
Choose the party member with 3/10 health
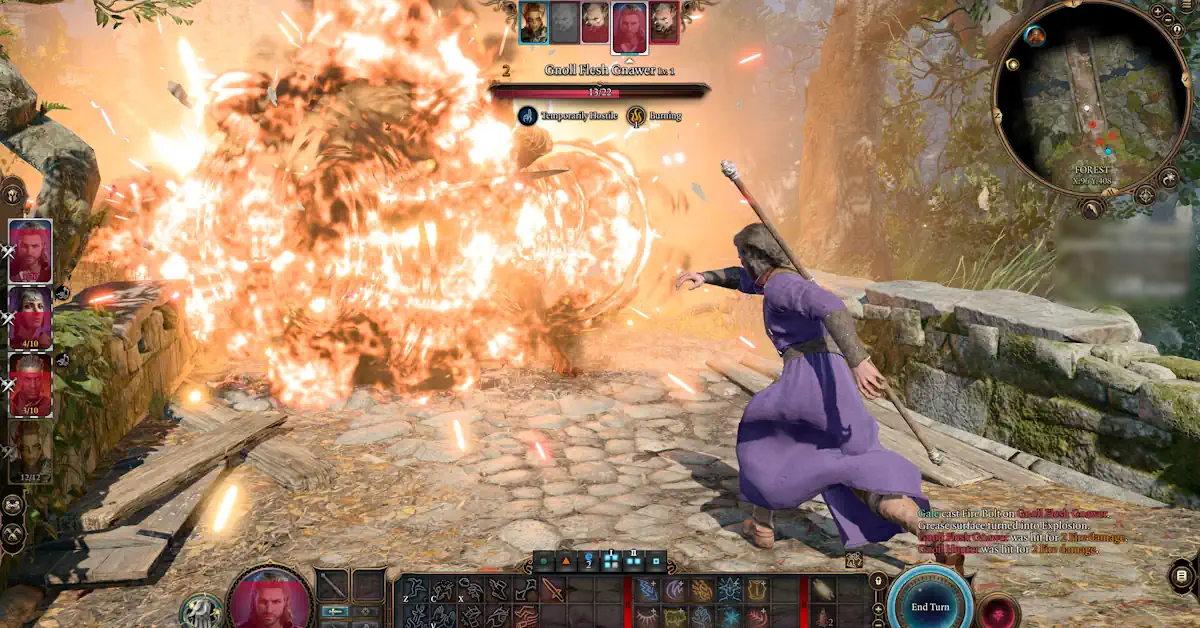(x=31, y=384)
